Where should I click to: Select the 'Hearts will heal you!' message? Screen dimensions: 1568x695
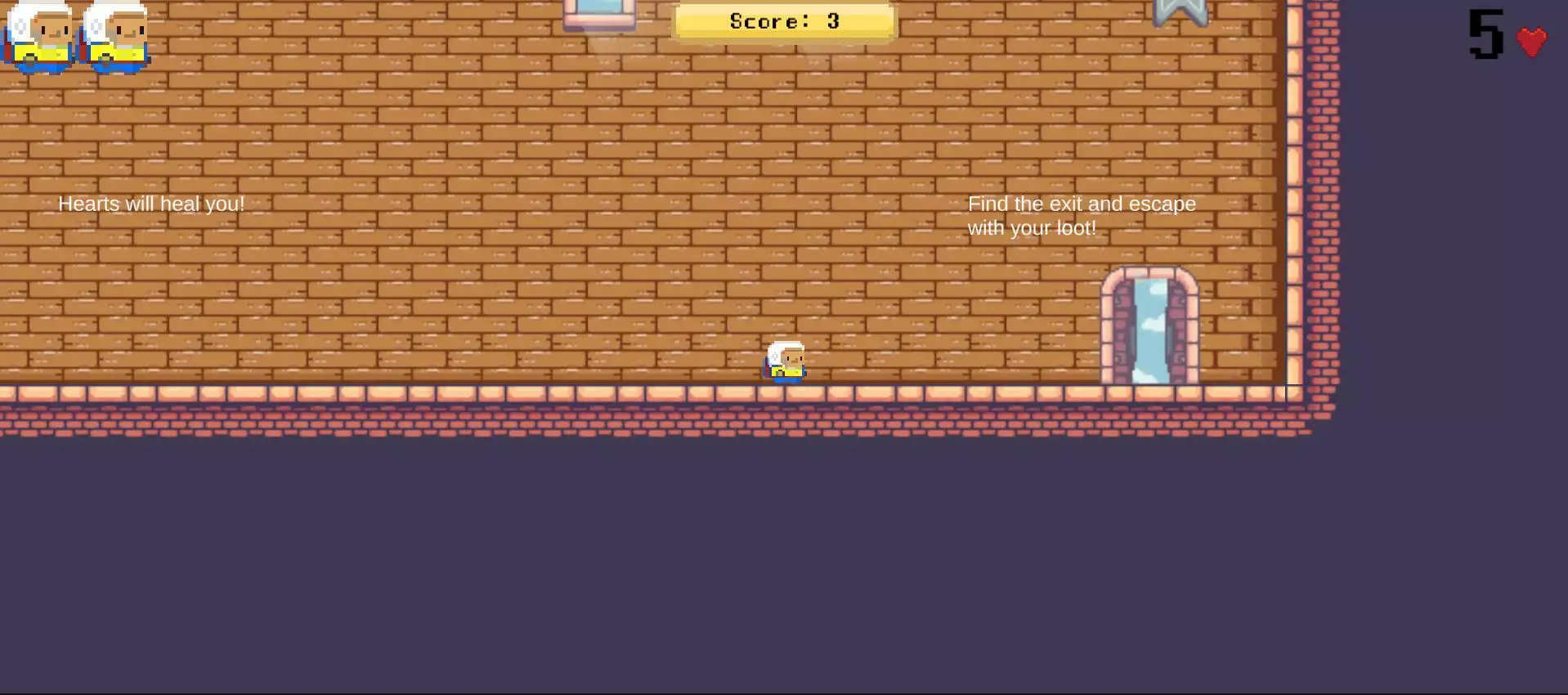[152, 204]
